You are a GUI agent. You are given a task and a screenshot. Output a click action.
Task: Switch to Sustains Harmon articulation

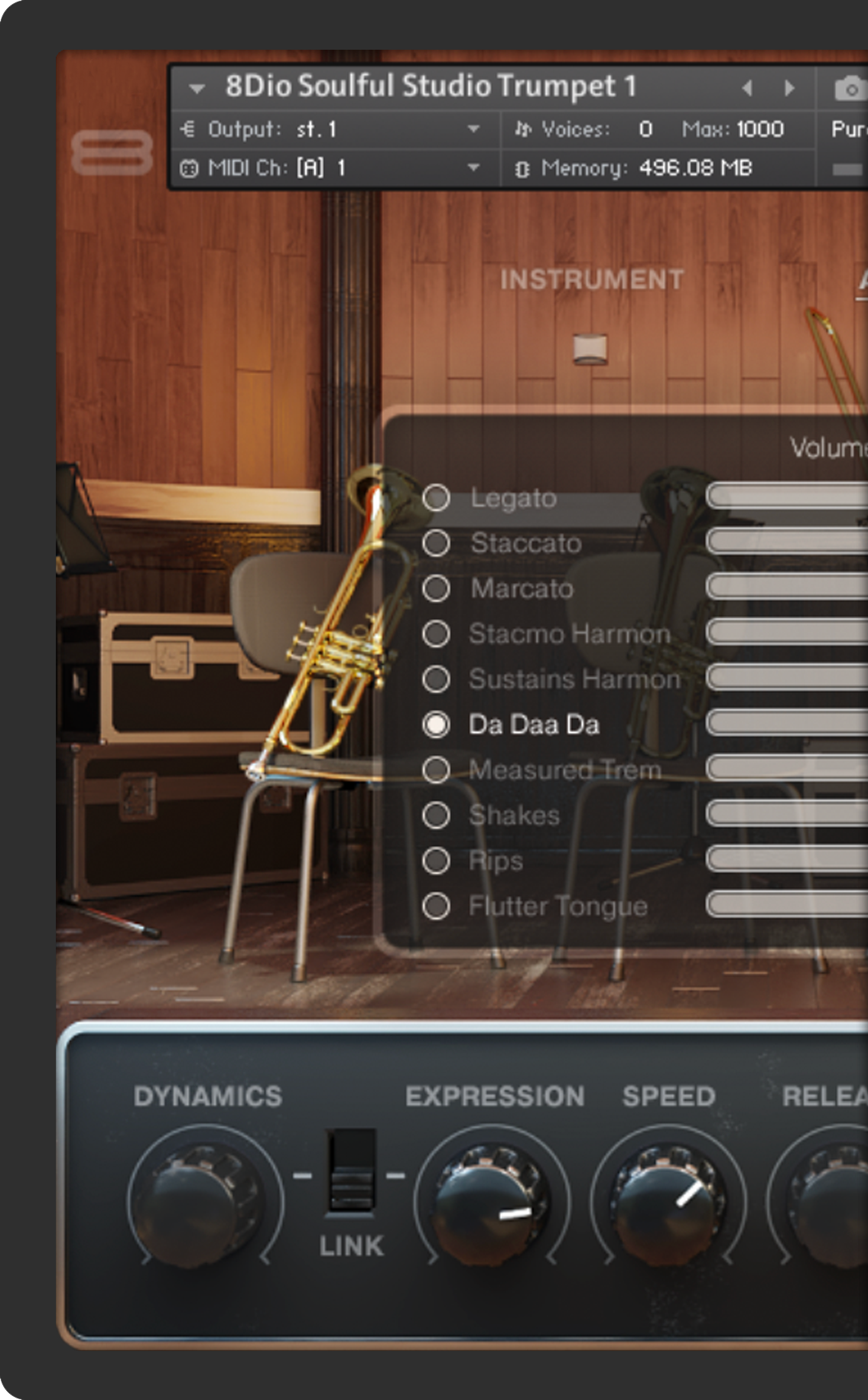(436, 679)
